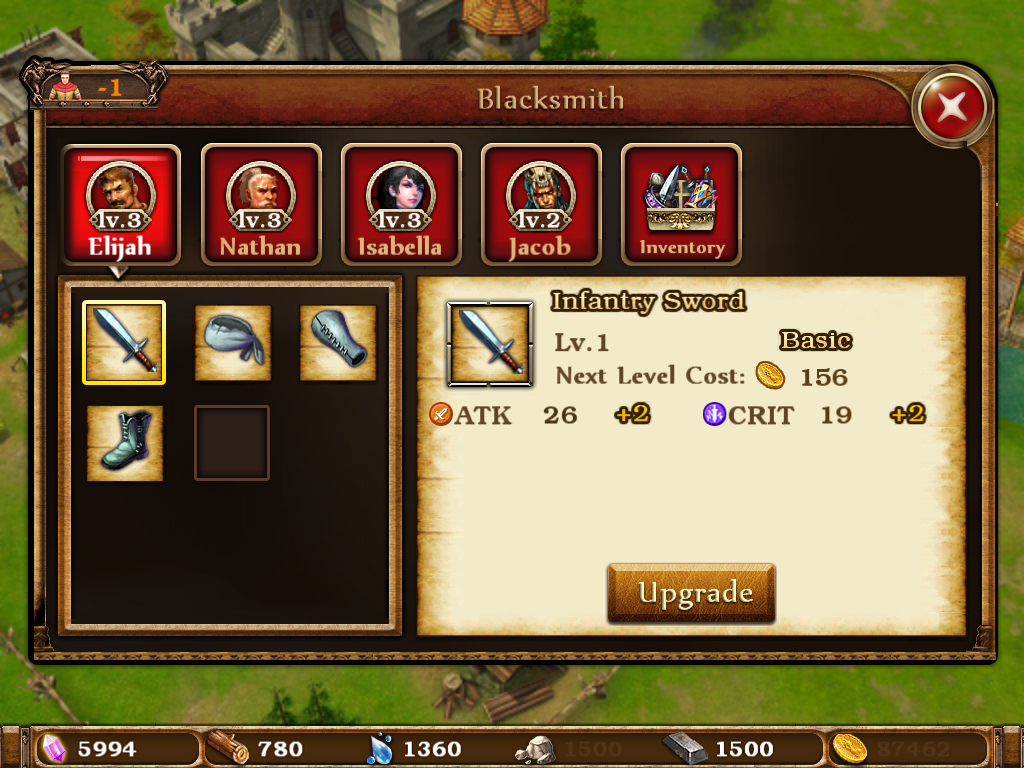The width and height of the screenshot is (1024, 768).
Task: Choose Isabella's hero tab
Action: click(400, 205)
